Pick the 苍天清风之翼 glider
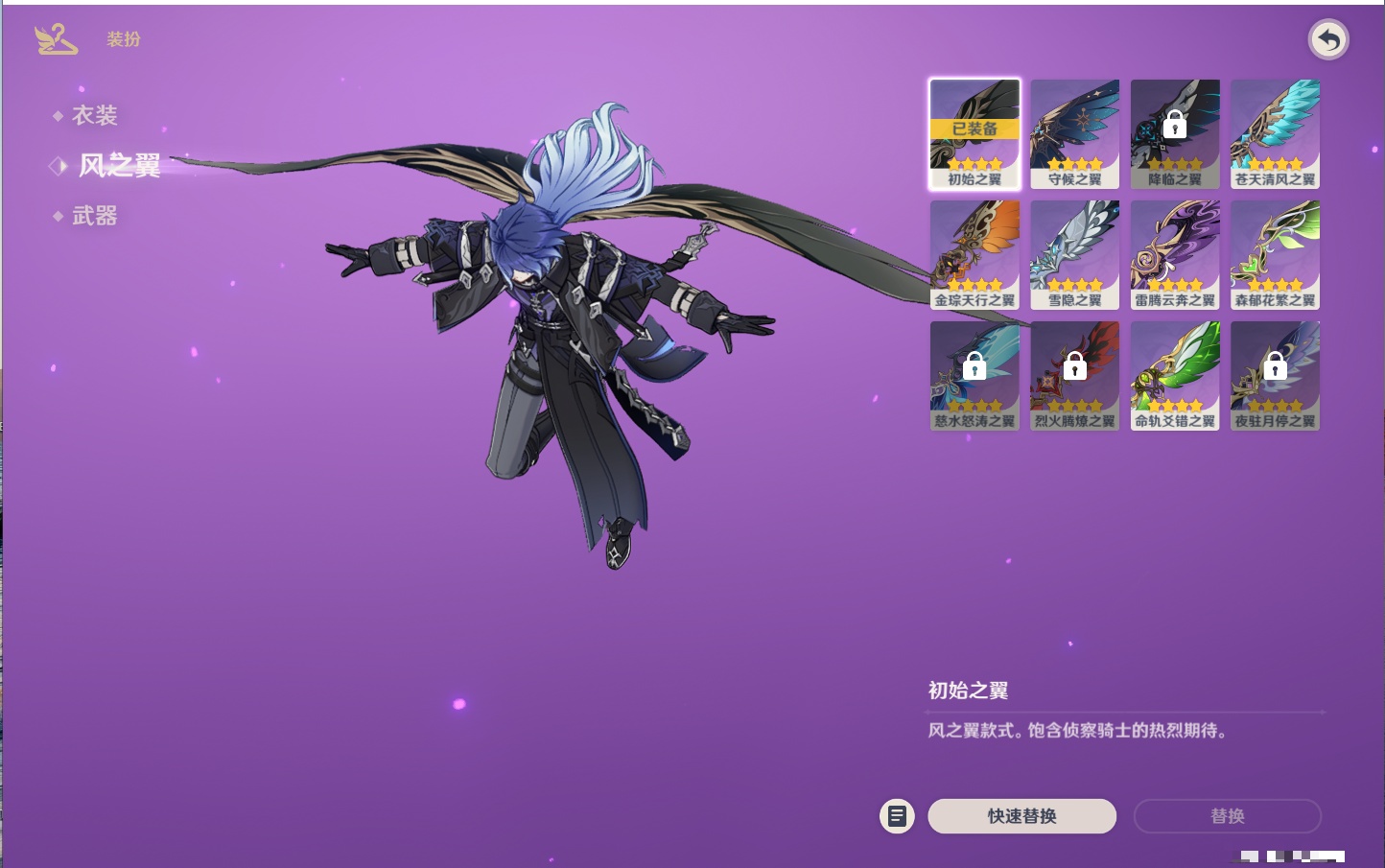The height and width of the screenshot is (868, 1385). (x=1275, y=134)
